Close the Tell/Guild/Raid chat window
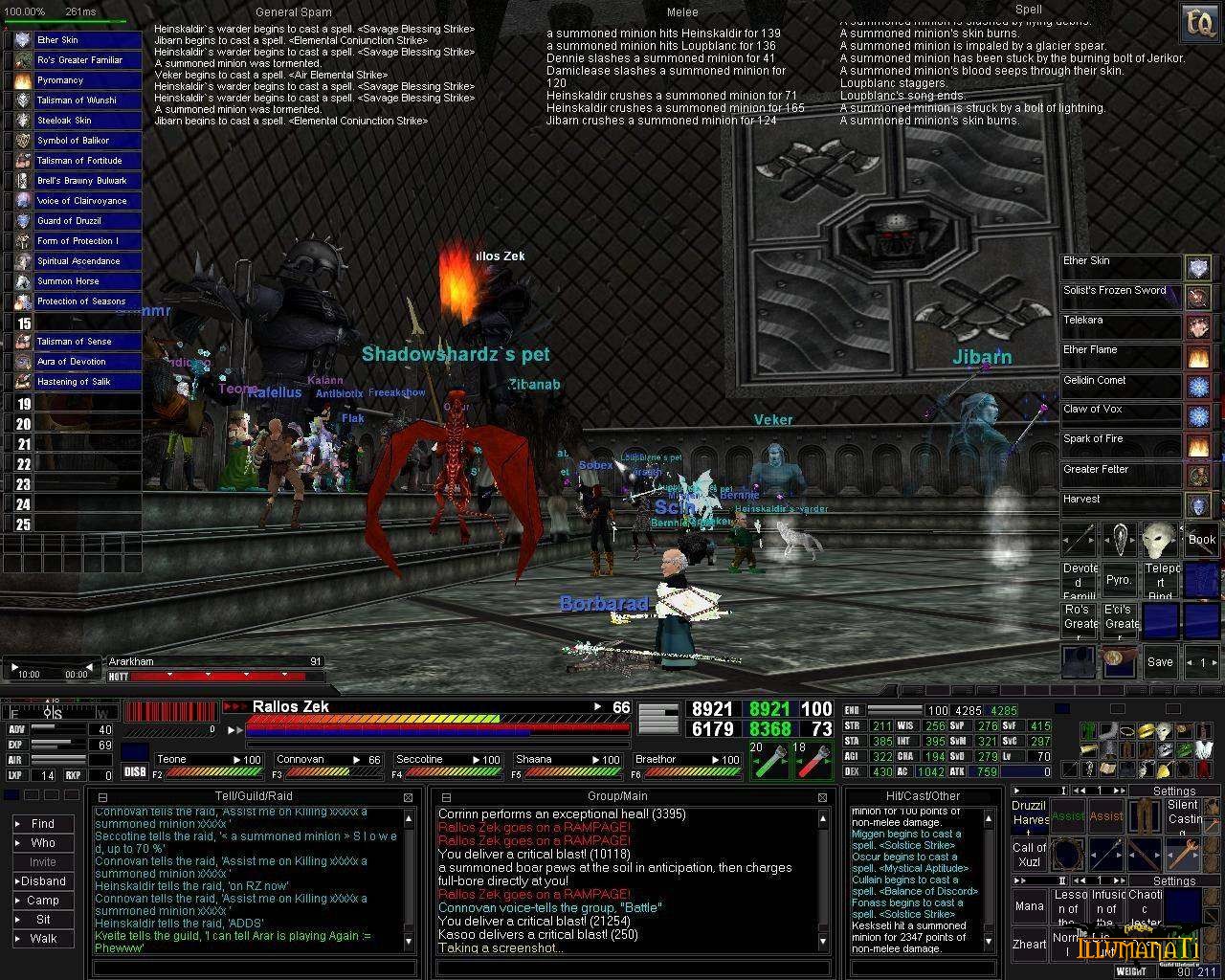This screenshot has width=1225, height=980. [x=409, y=796]
